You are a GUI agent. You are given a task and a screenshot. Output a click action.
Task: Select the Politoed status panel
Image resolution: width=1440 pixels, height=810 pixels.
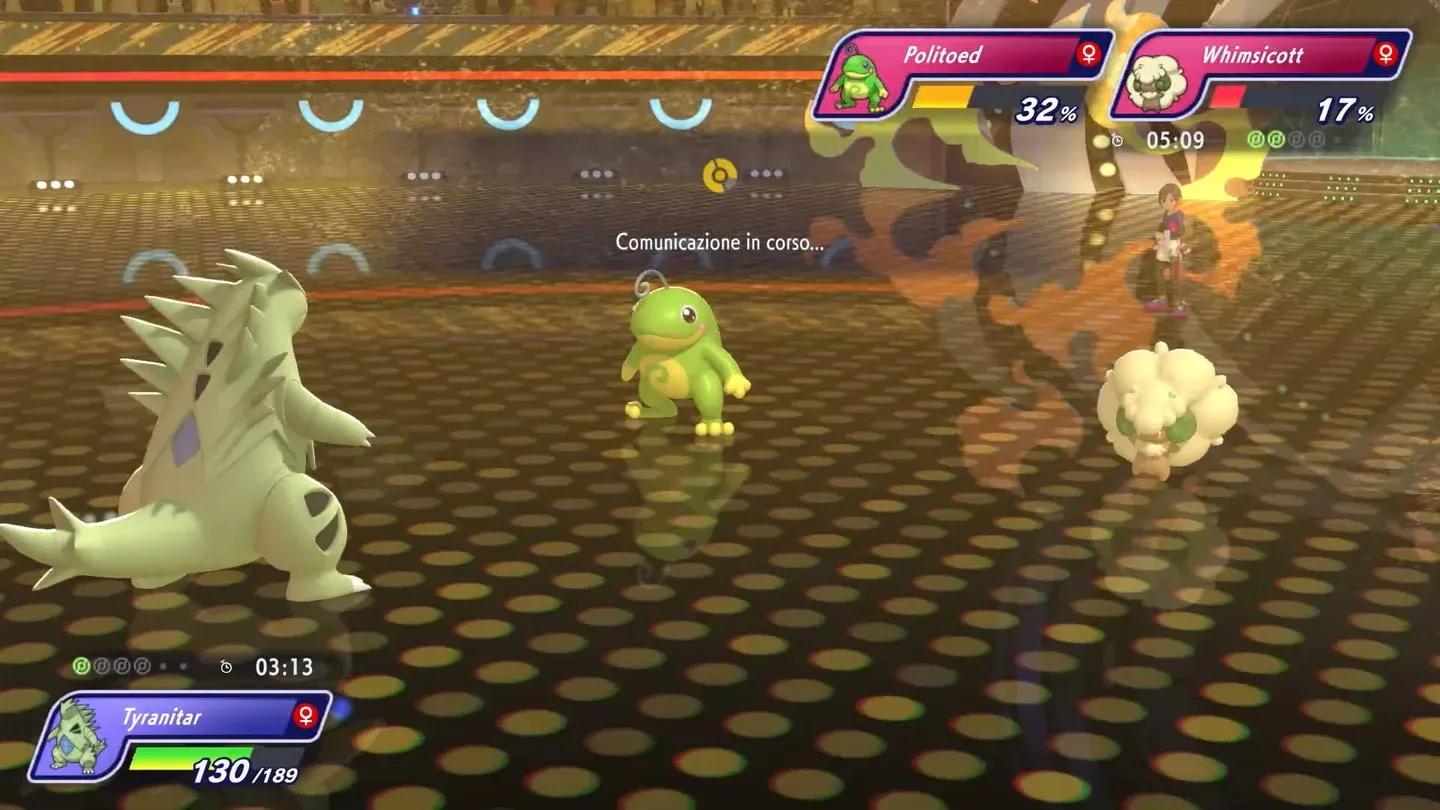pyautogui.click(x=962, y=75)
